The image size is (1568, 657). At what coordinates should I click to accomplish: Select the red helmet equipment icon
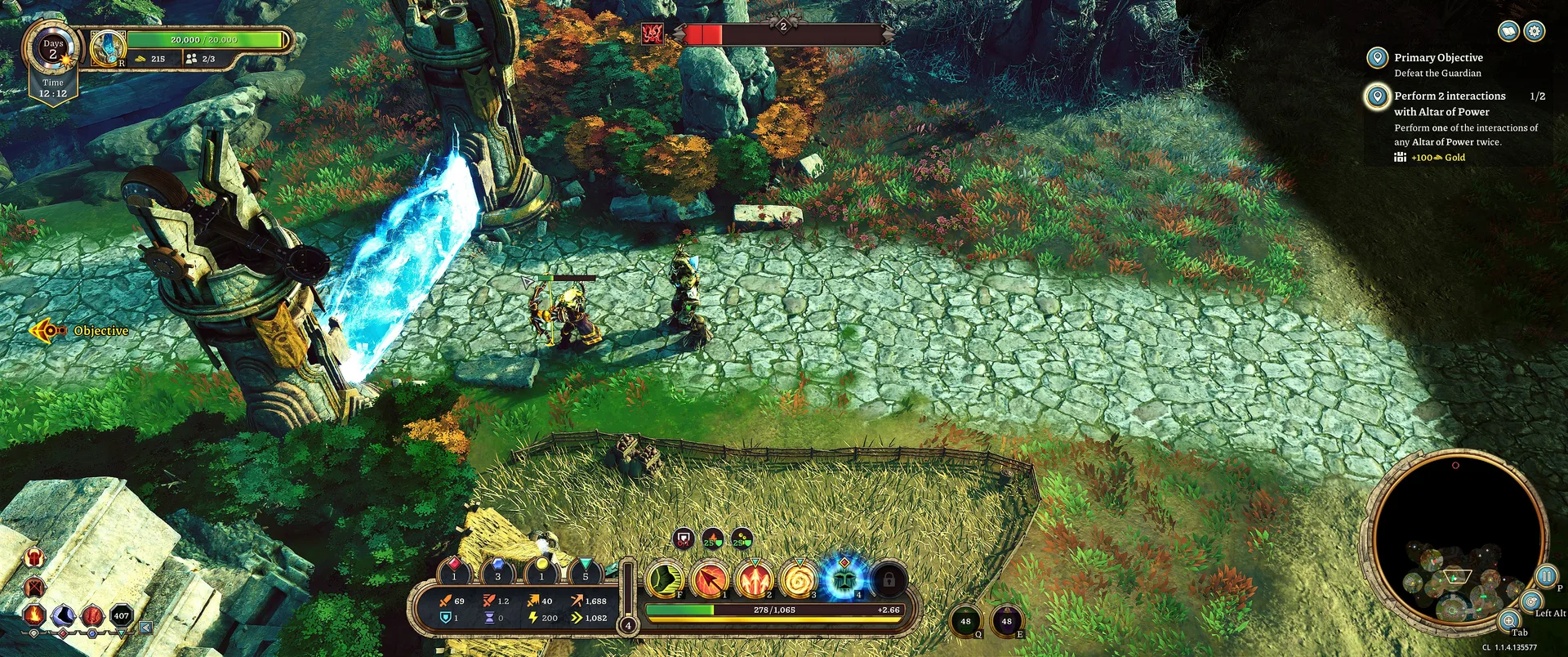pos(34,558)
